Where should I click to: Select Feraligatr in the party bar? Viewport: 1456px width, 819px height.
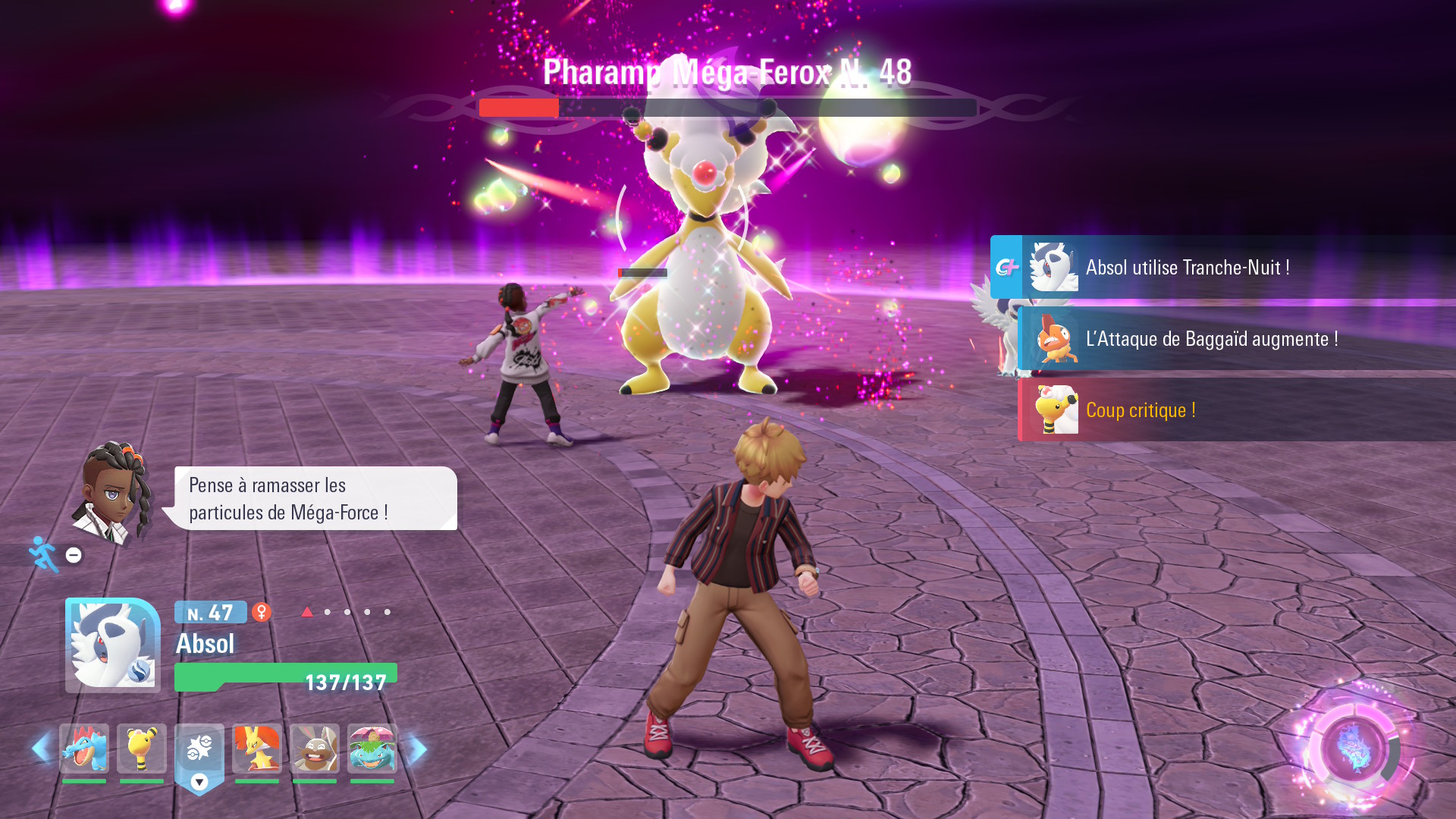tap(84, 748)
